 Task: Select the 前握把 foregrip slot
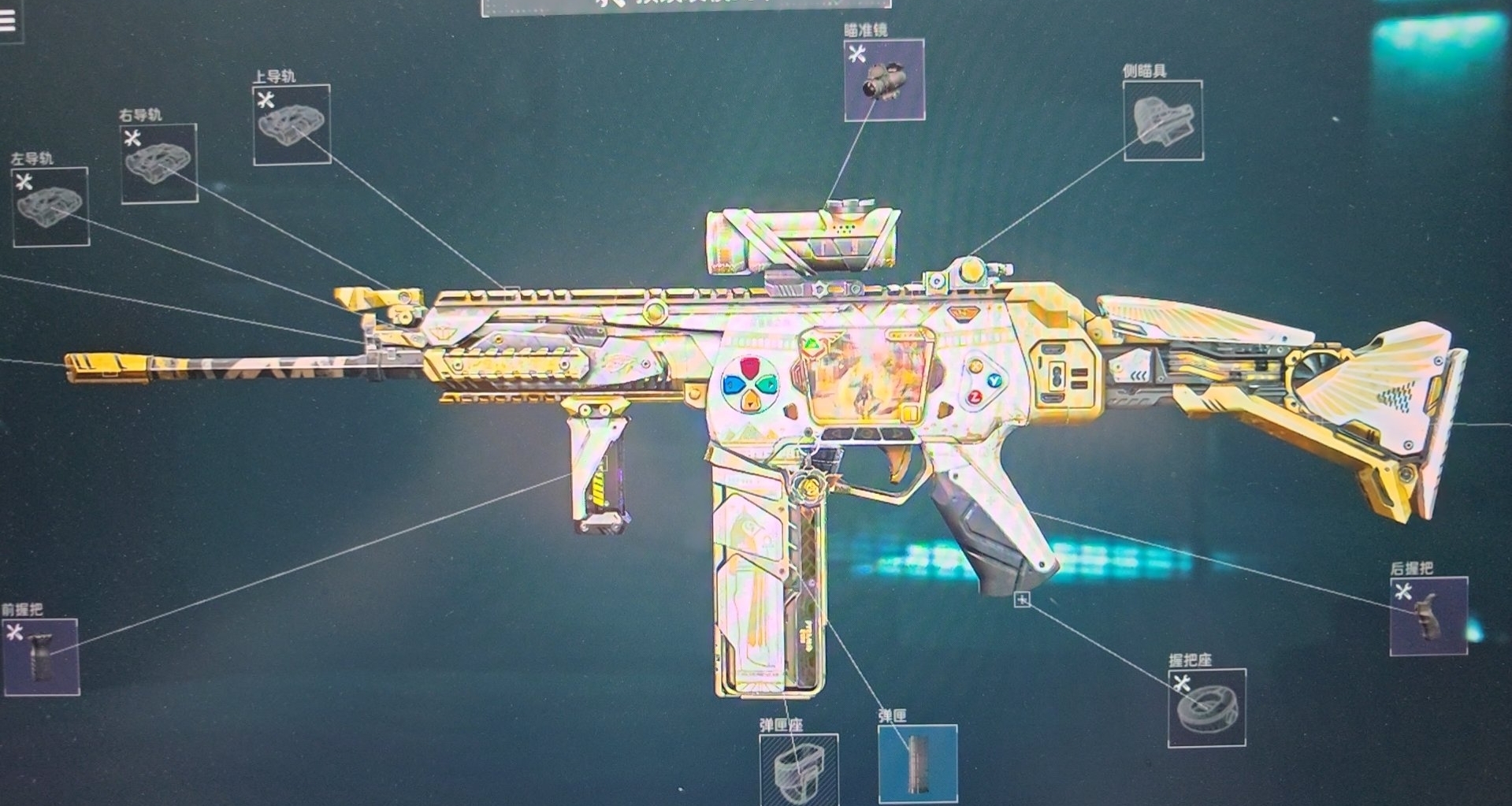pos(41,657)
